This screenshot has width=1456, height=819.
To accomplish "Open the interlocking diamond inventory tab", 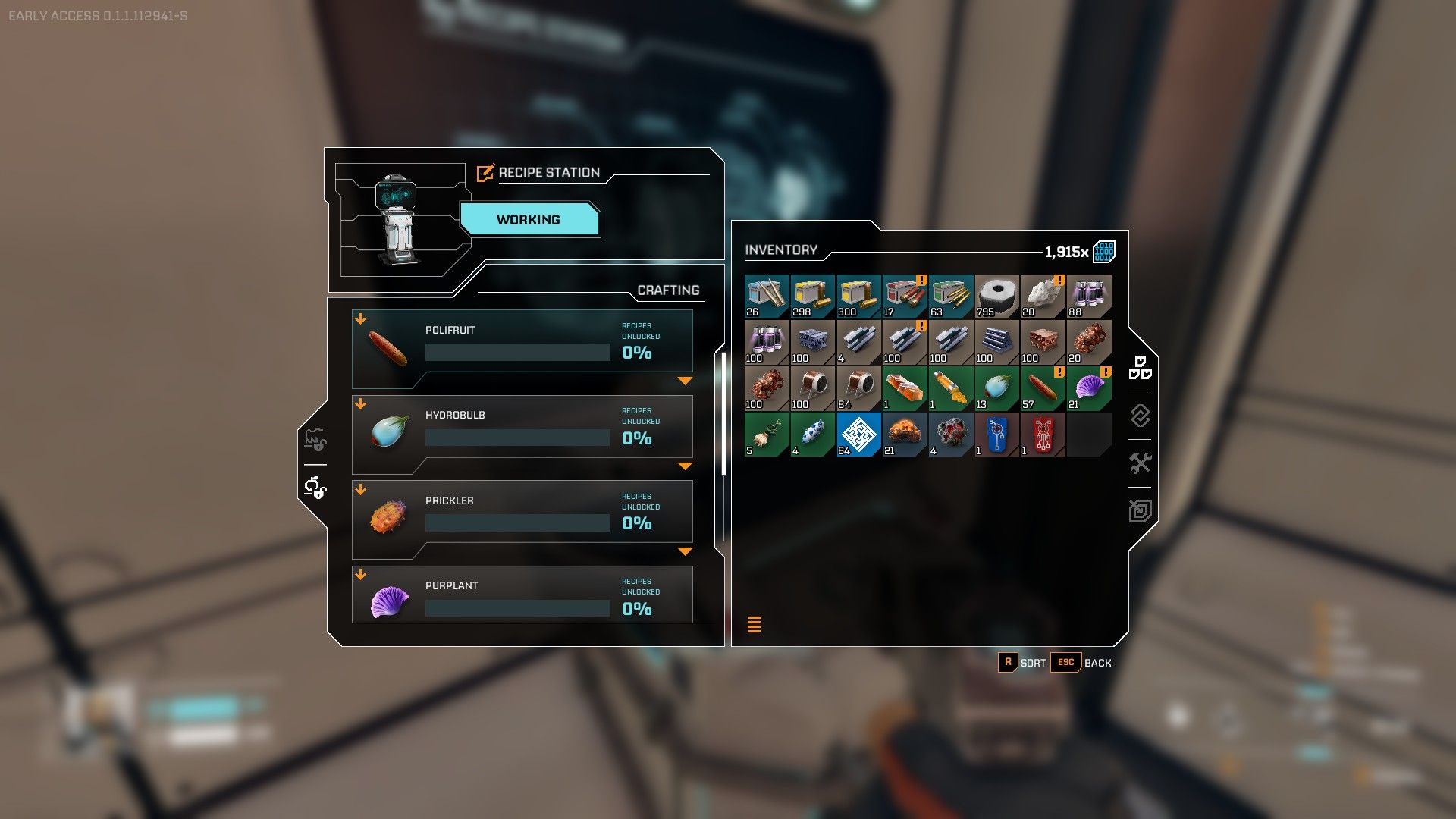I will [1140, 416].
